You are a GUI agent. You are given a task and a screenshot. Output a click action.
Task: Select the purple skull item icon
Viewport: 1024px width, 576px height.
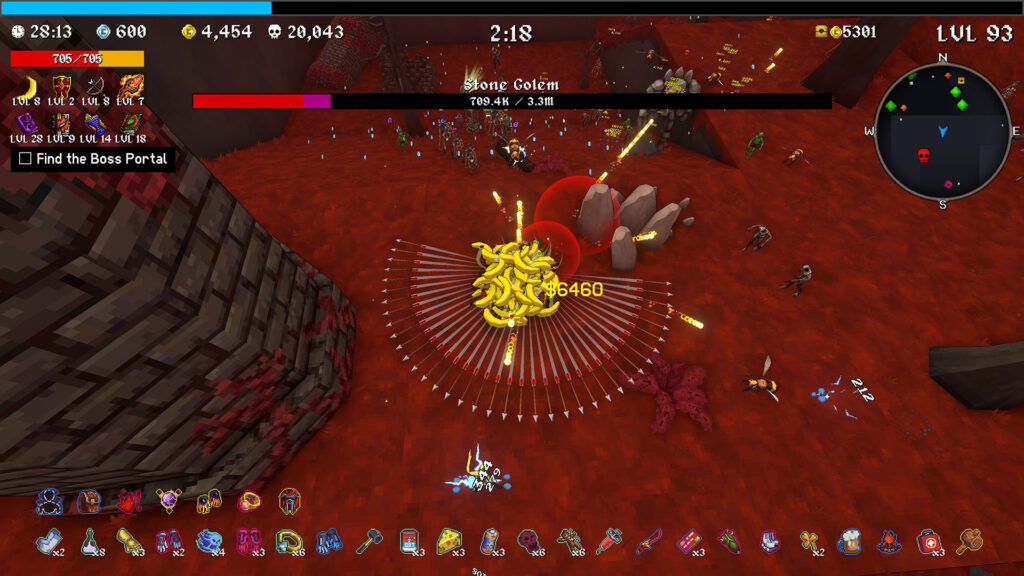(x=528, y=541)
